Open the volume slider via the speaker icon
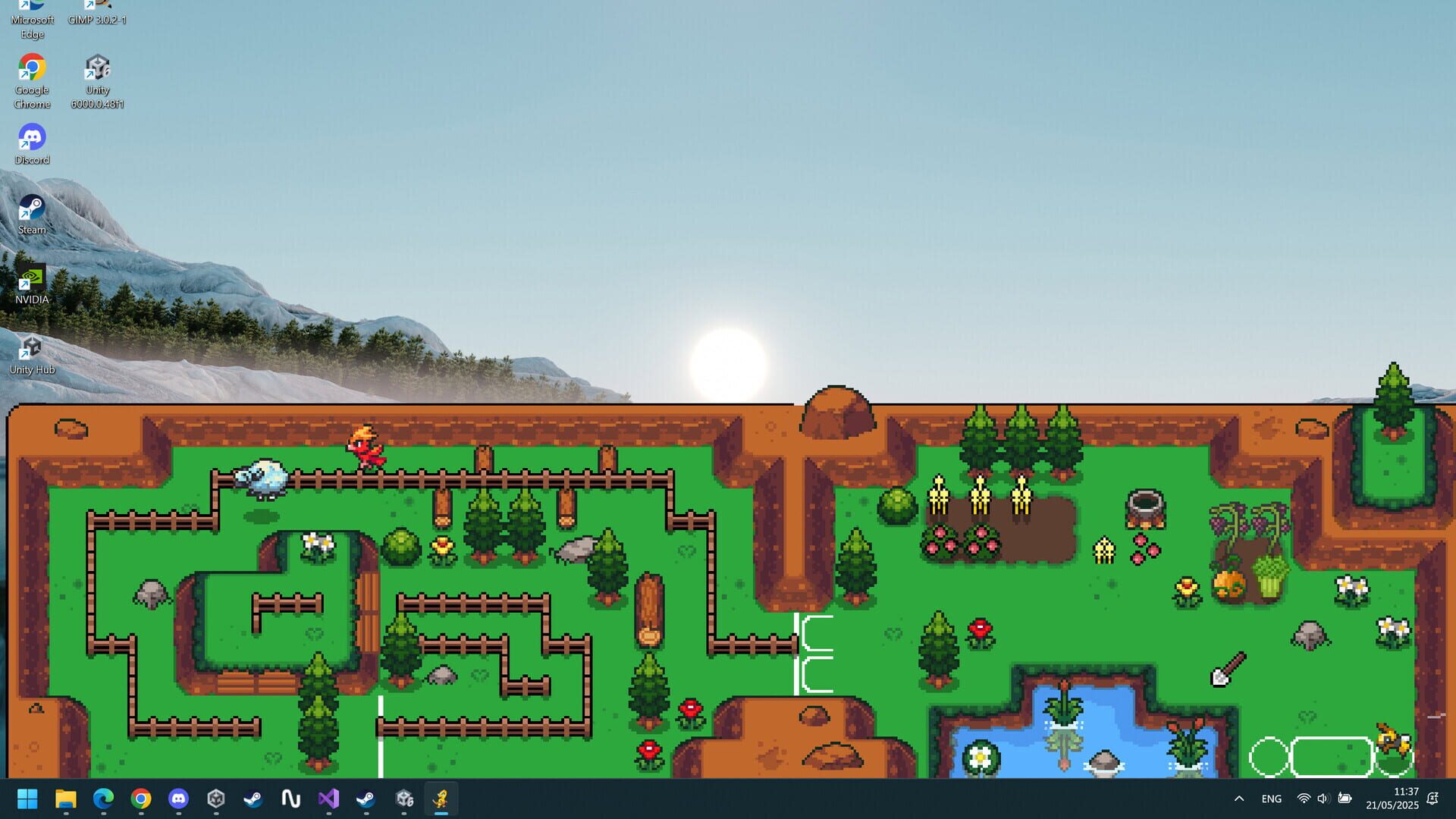The height and width of the screenshot is (819, 1456). coord(1323,799)
